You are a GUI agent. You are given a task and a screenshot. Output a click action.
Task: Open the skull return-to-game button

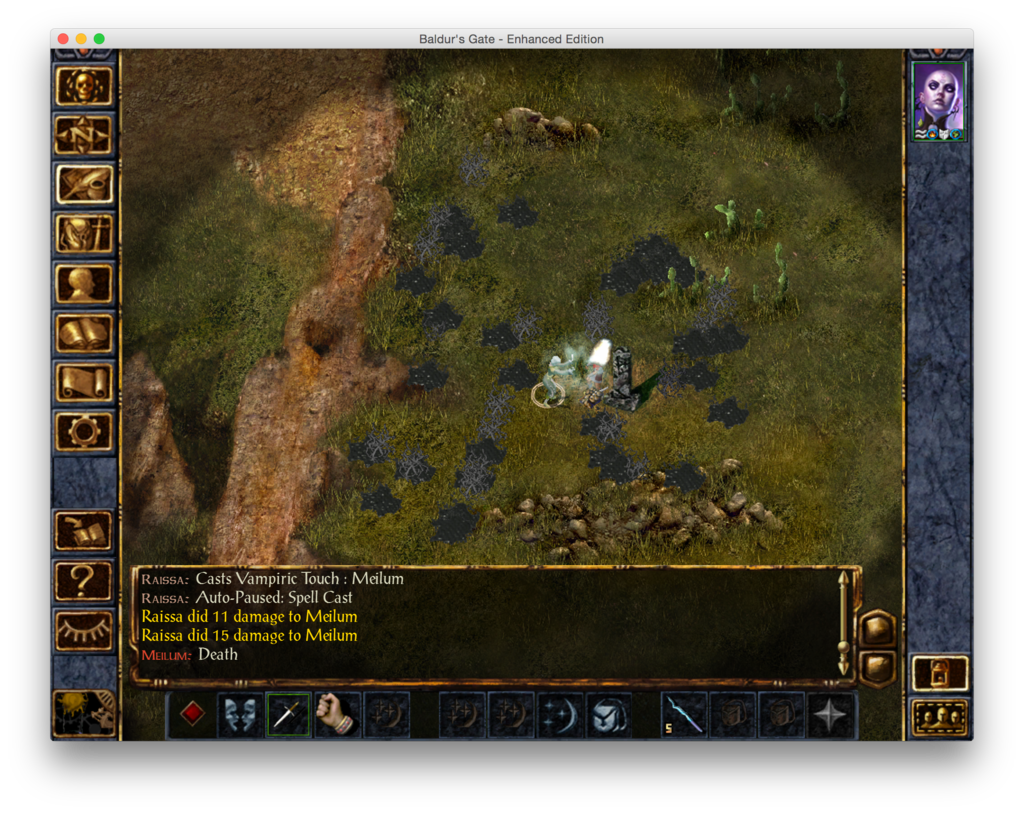84,86
